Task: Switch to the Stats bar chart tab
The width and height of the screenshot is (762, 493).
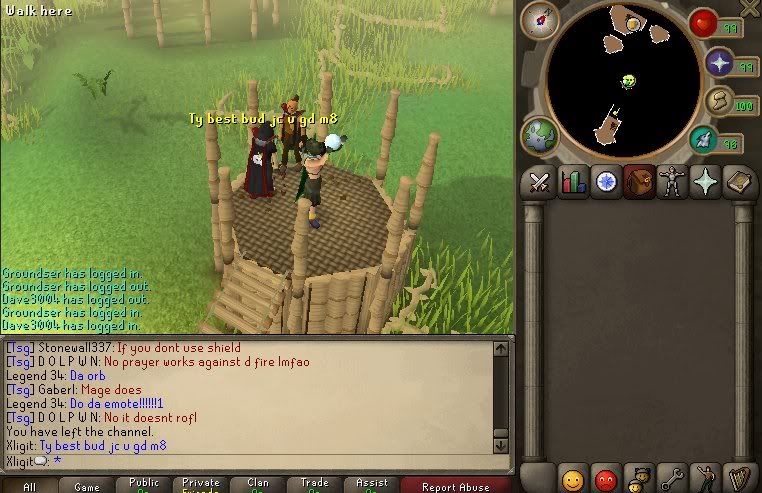Action: click(573, 183)
